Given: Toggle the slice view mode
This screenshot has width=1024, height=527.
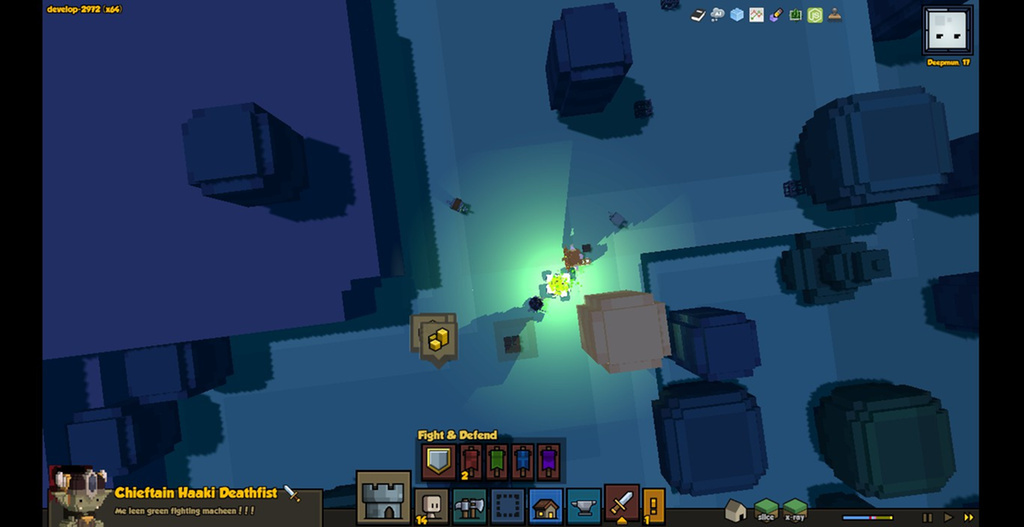Looking at the screenshot, I should pyautogui.click(x=766, y=510).
